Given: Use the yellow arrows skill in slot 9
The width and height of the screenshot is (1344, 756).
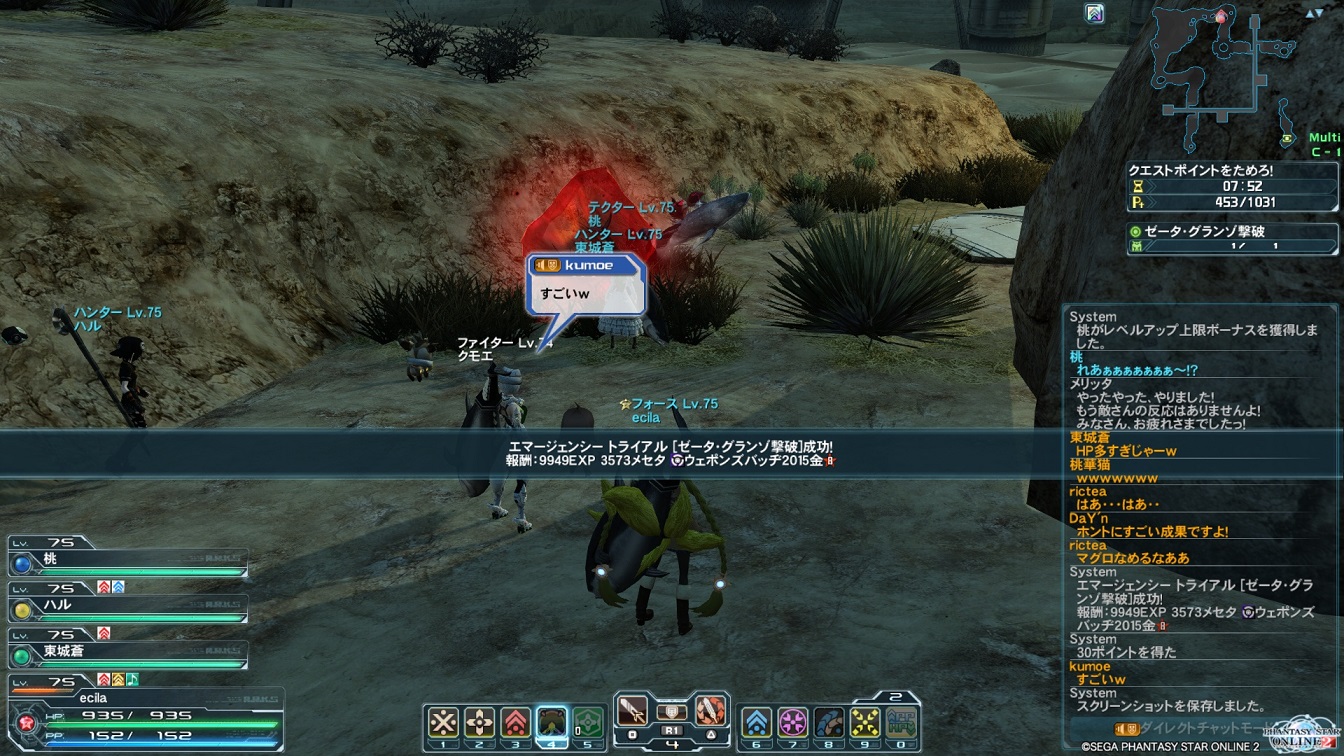Looking at the screenshot, I should click(864, 722).
